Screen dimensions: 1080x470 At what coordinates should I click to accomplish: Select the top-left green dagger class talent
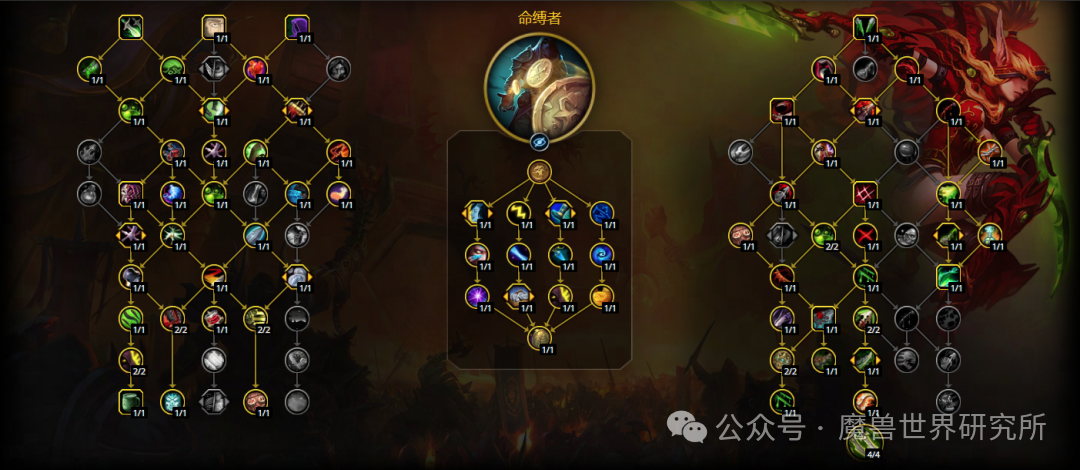coord(131,27)
